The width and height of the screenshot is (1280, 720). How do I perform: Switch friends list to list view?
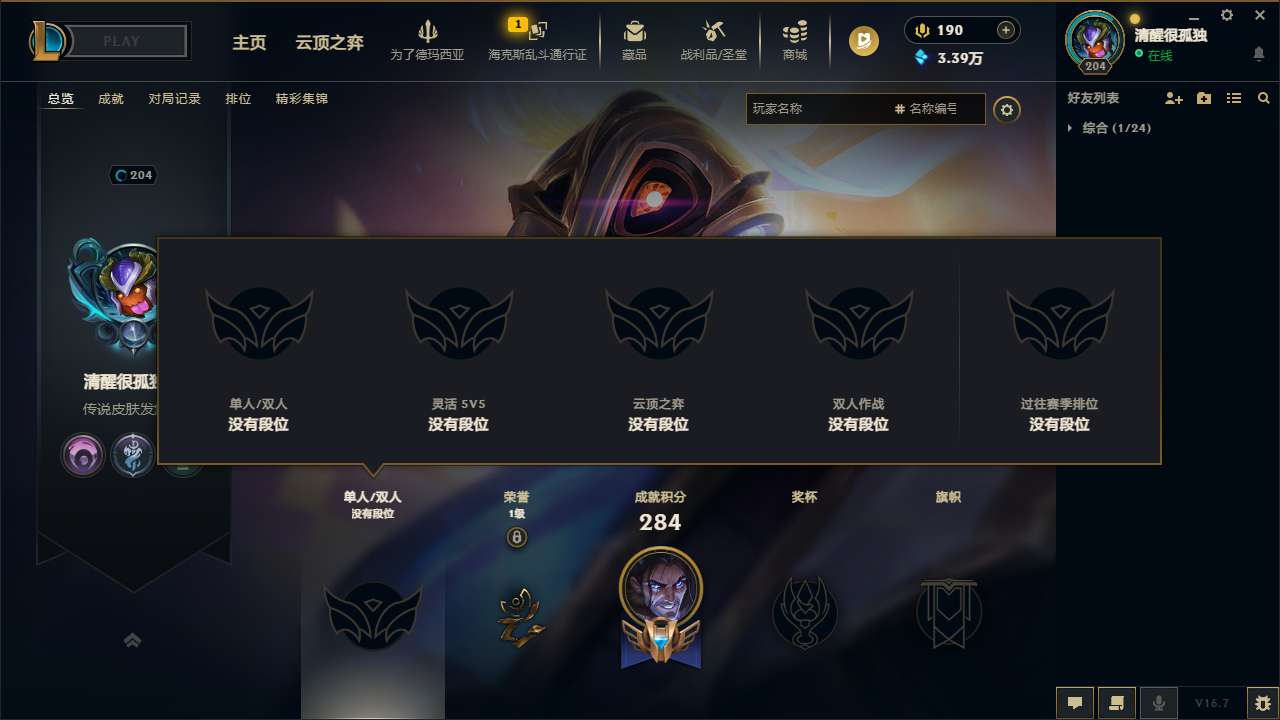tap(1233, 98)
